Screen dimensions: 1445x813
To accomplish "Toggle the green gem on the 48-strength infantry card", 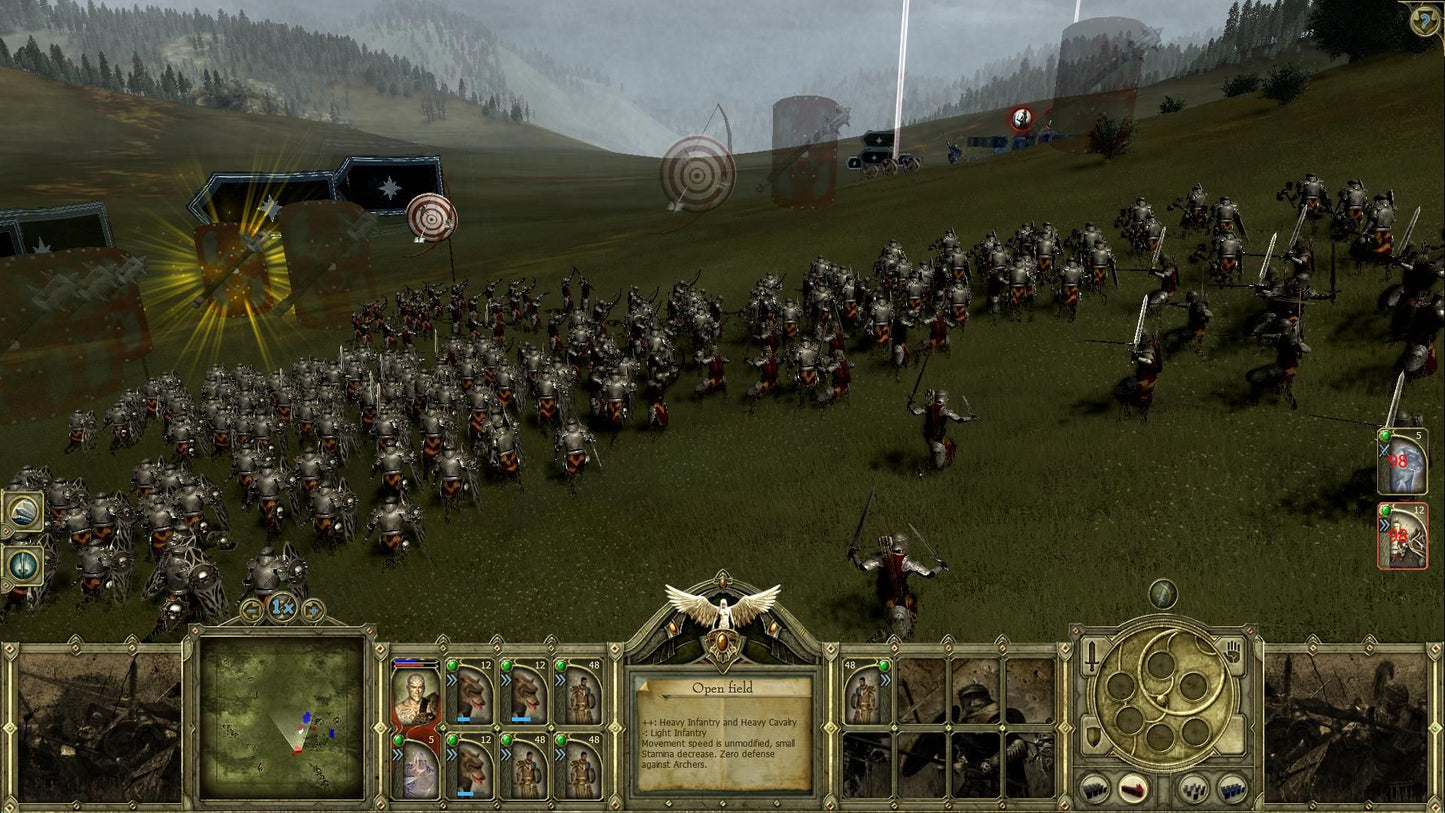I will 562,665.
